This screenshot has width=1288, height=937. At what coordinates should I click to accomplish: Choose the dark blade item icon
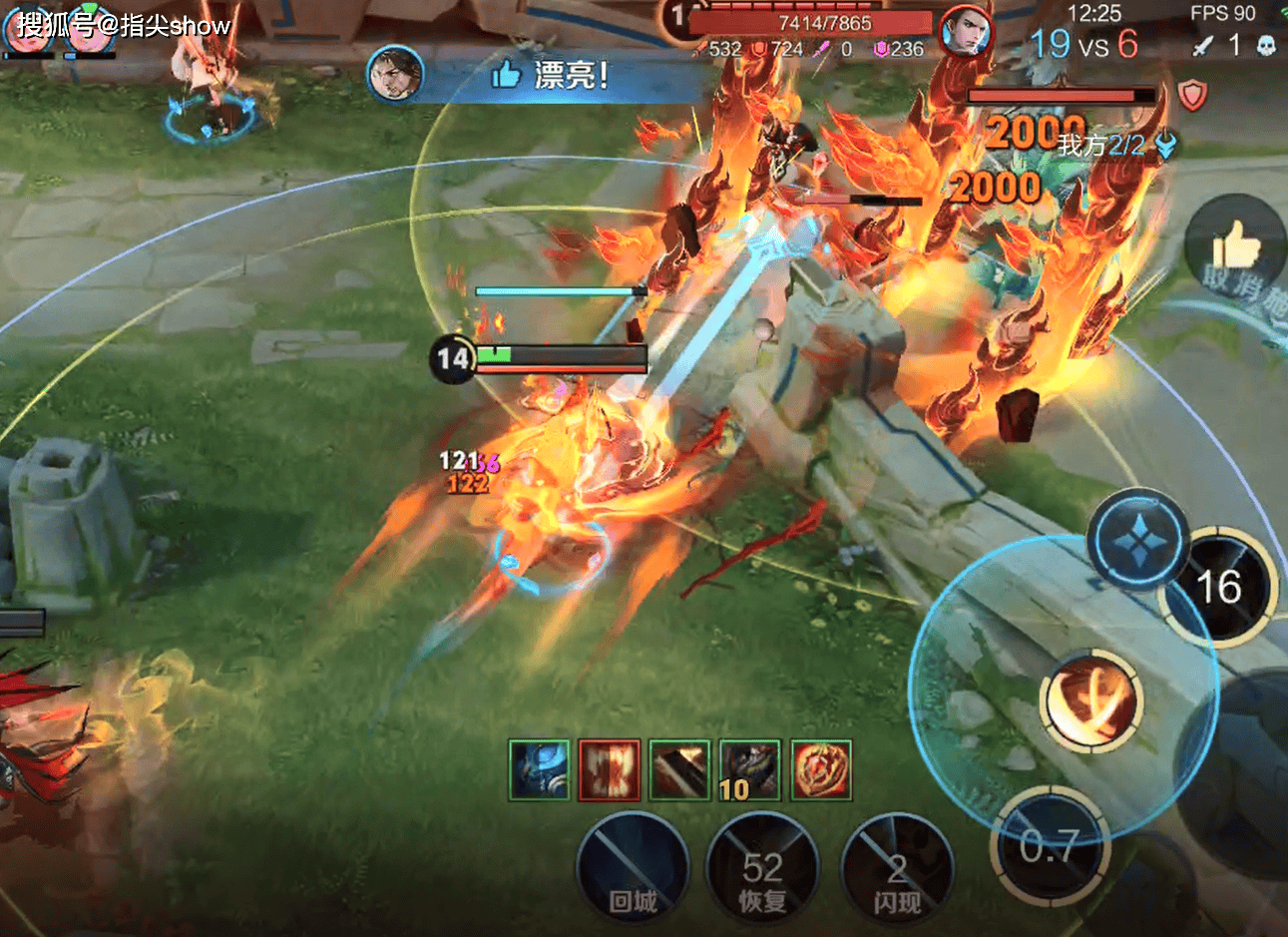679,769
